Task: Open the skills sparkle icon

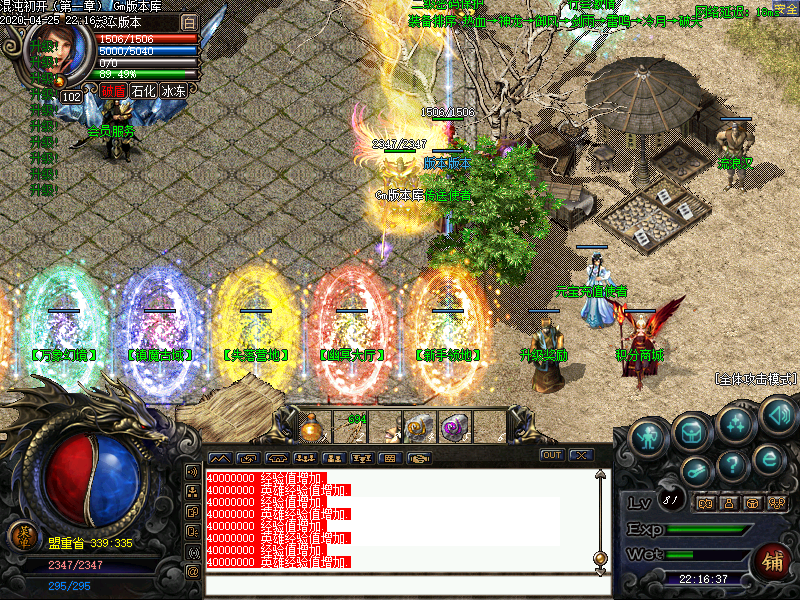Action: (x=736, y=423)
